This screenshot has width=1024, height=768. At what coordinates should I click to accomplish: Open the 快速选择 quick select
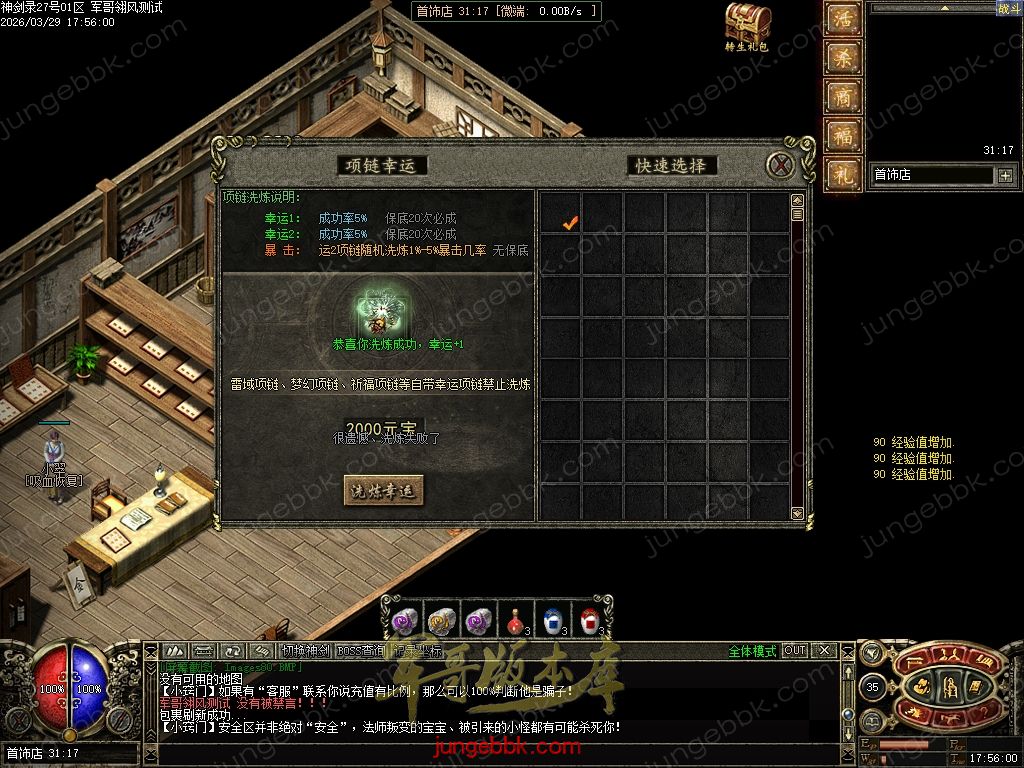[672, 165]
